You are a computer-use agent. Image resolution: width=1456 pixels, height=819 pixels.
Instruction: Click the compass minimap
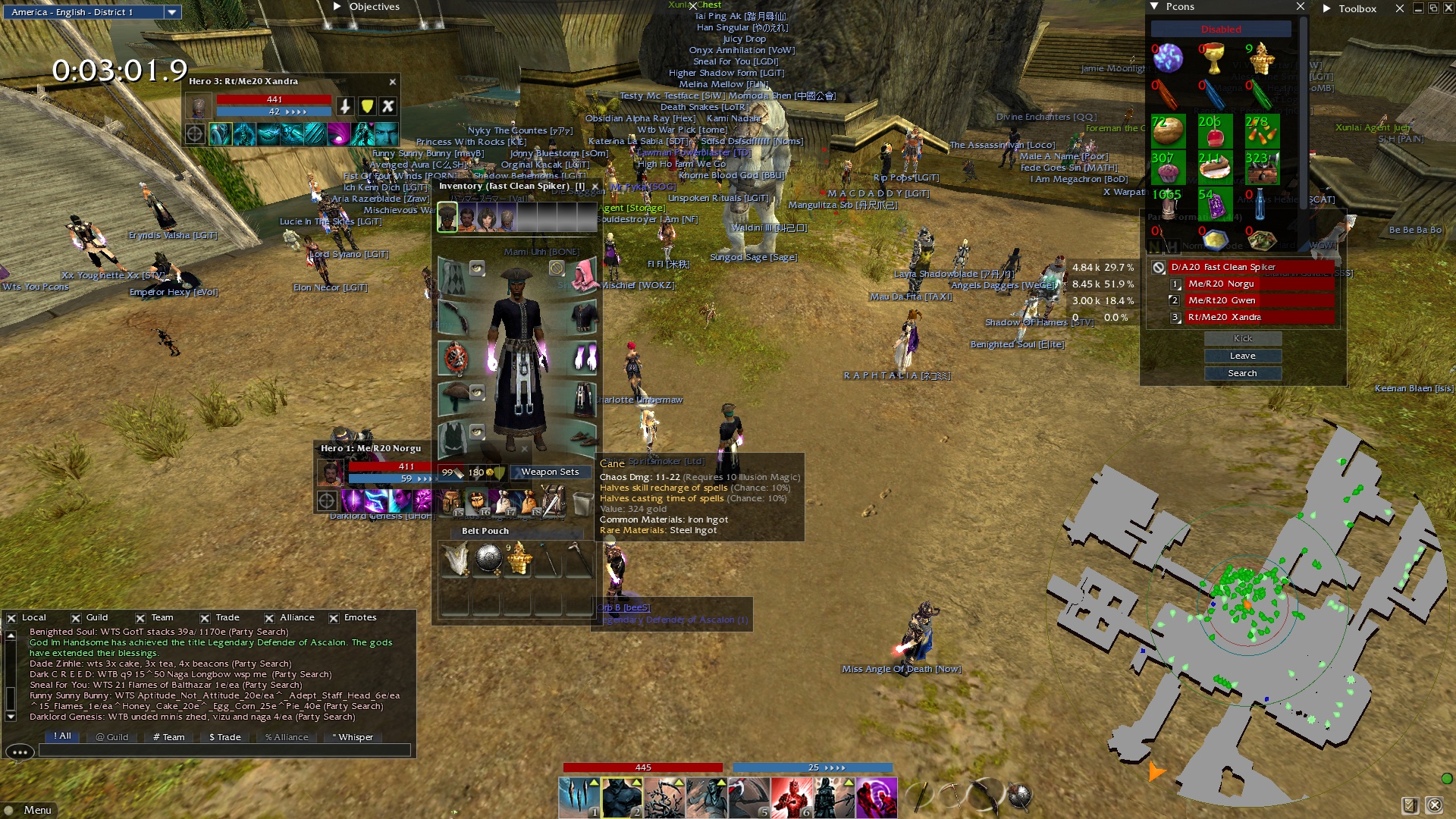click(1244, 607)
